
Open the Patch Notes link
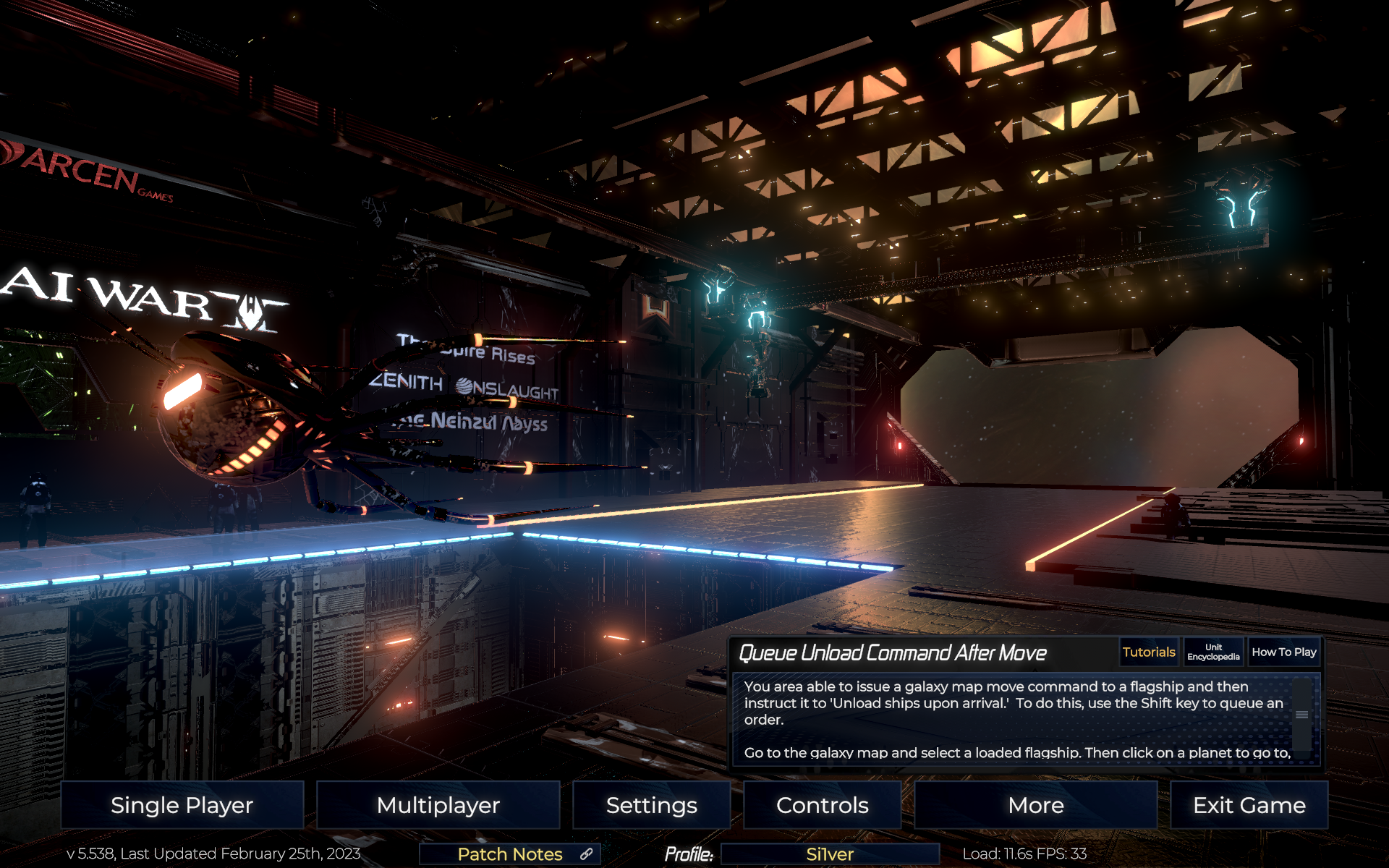(x=510, y=854)
